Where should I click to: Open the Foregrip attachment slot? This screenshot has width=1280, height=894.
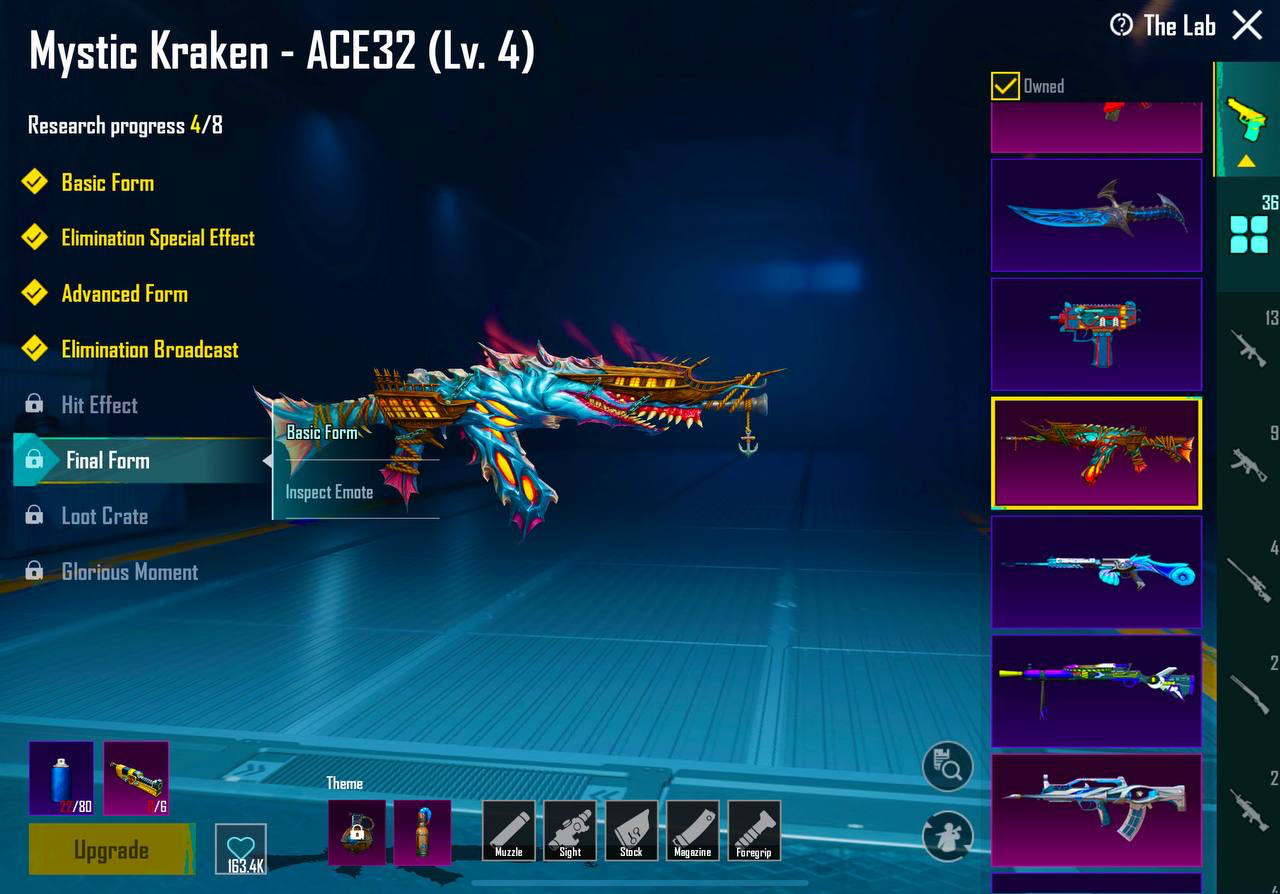pyautogui.click(x=755, y=830)
